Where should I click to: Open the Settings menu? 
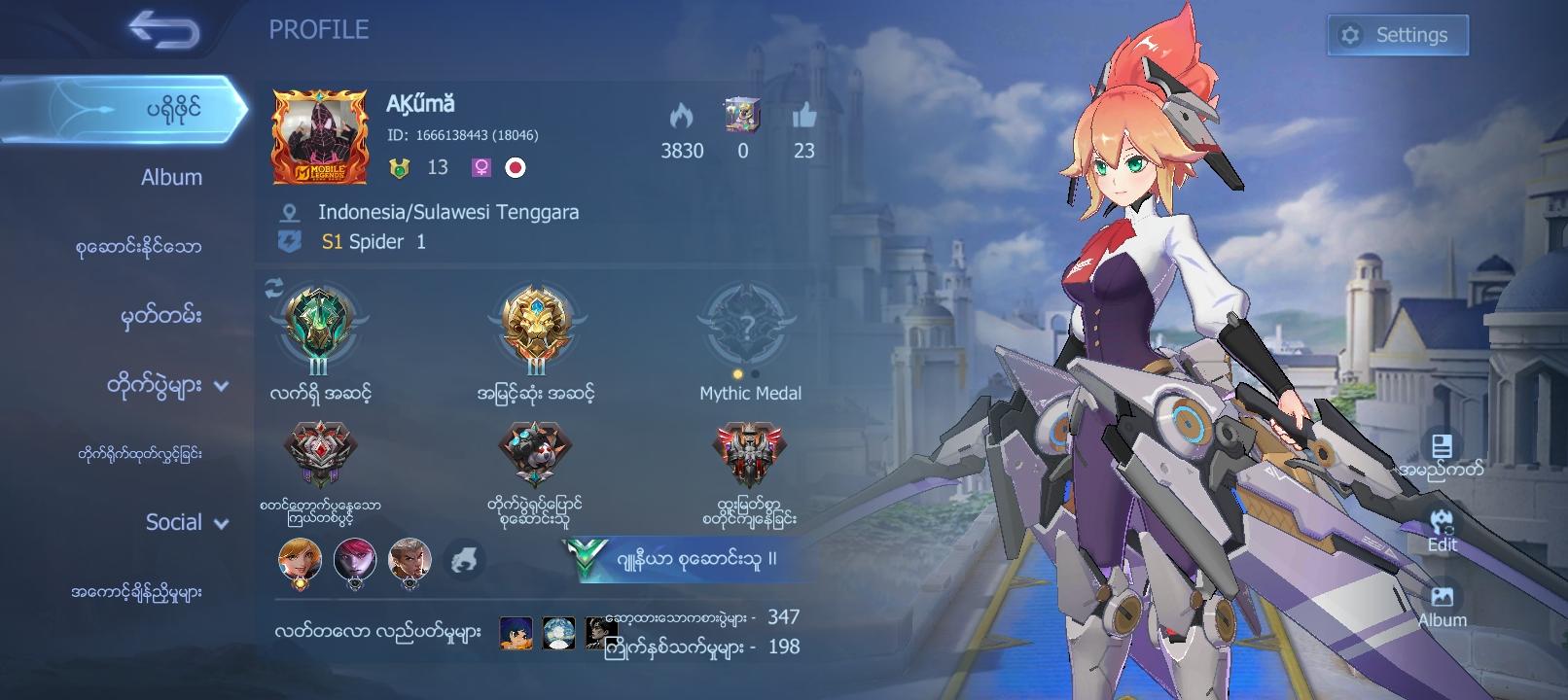coord(1397,33)
